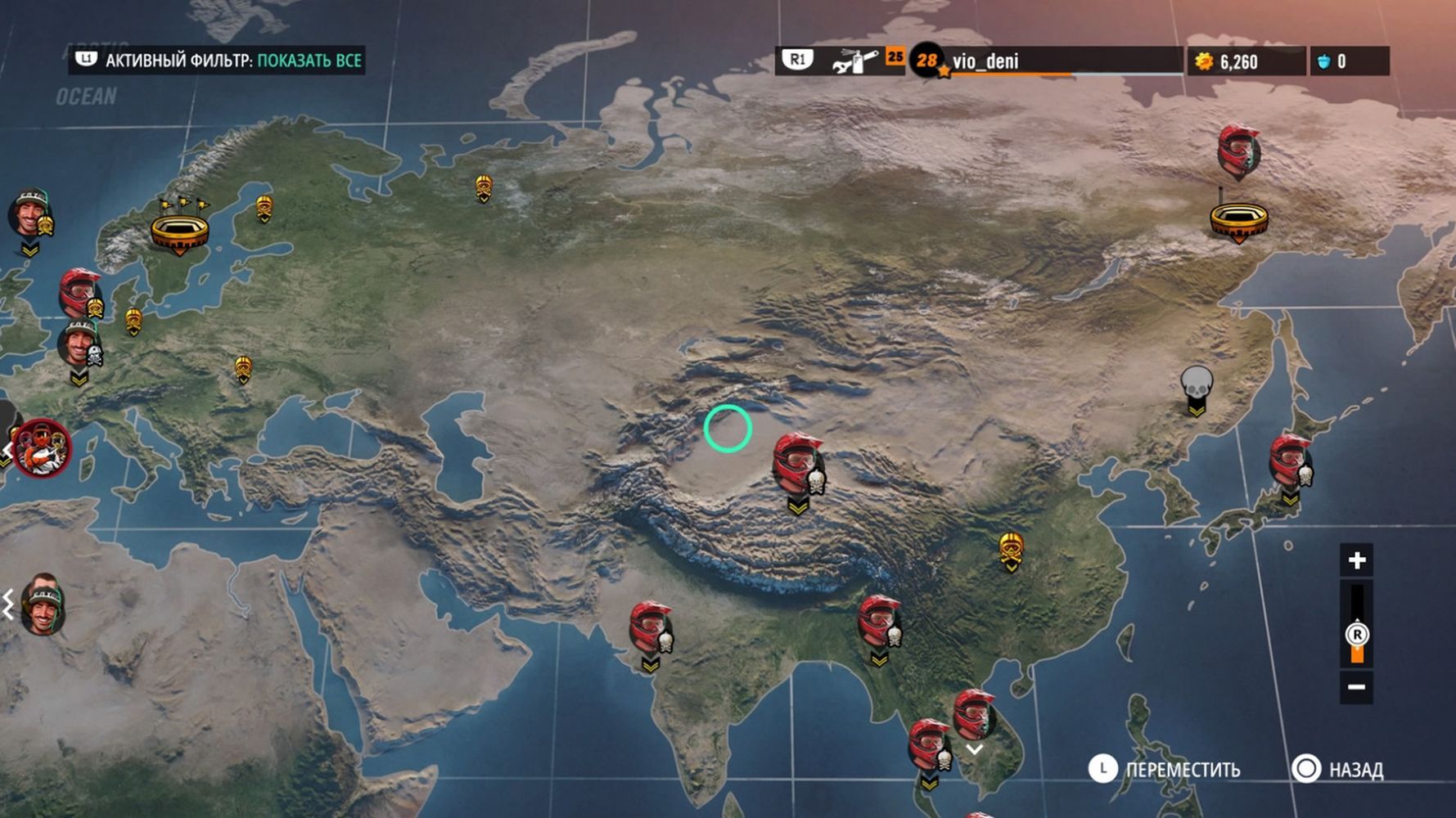Open the wrench and spray can customization icon
1456x818 pixels.
coord(854,61)
